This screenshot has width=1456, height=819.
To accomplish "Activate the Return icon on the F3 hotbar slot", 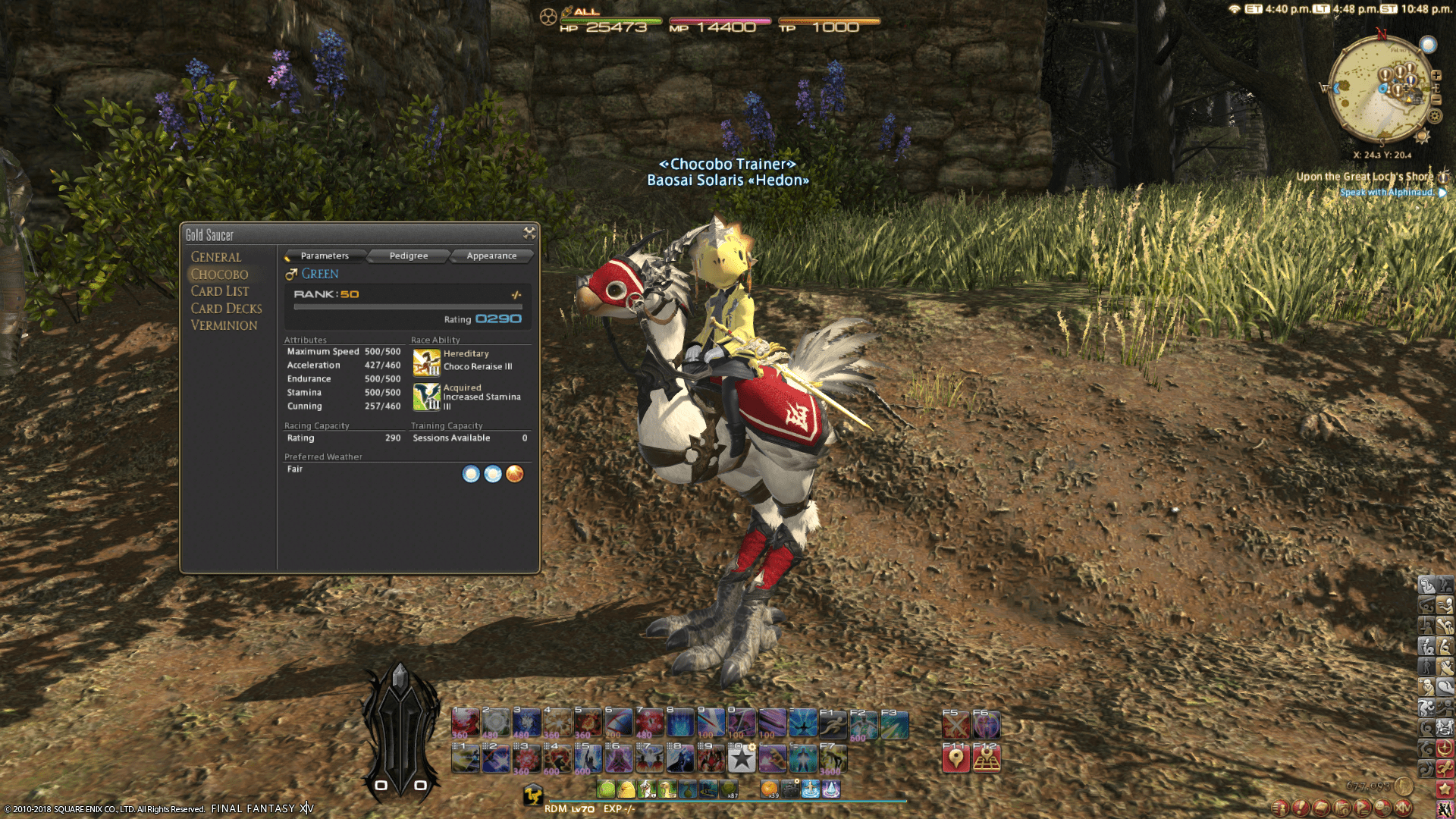I will [895, 725].
